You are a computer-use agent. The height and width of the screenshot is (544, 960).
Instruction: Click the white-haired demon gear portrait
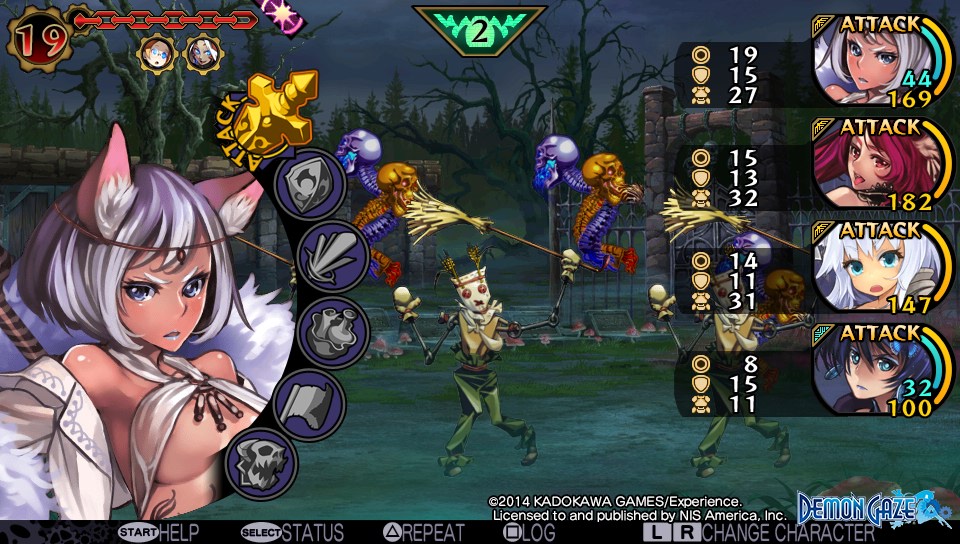pos(204,52)
